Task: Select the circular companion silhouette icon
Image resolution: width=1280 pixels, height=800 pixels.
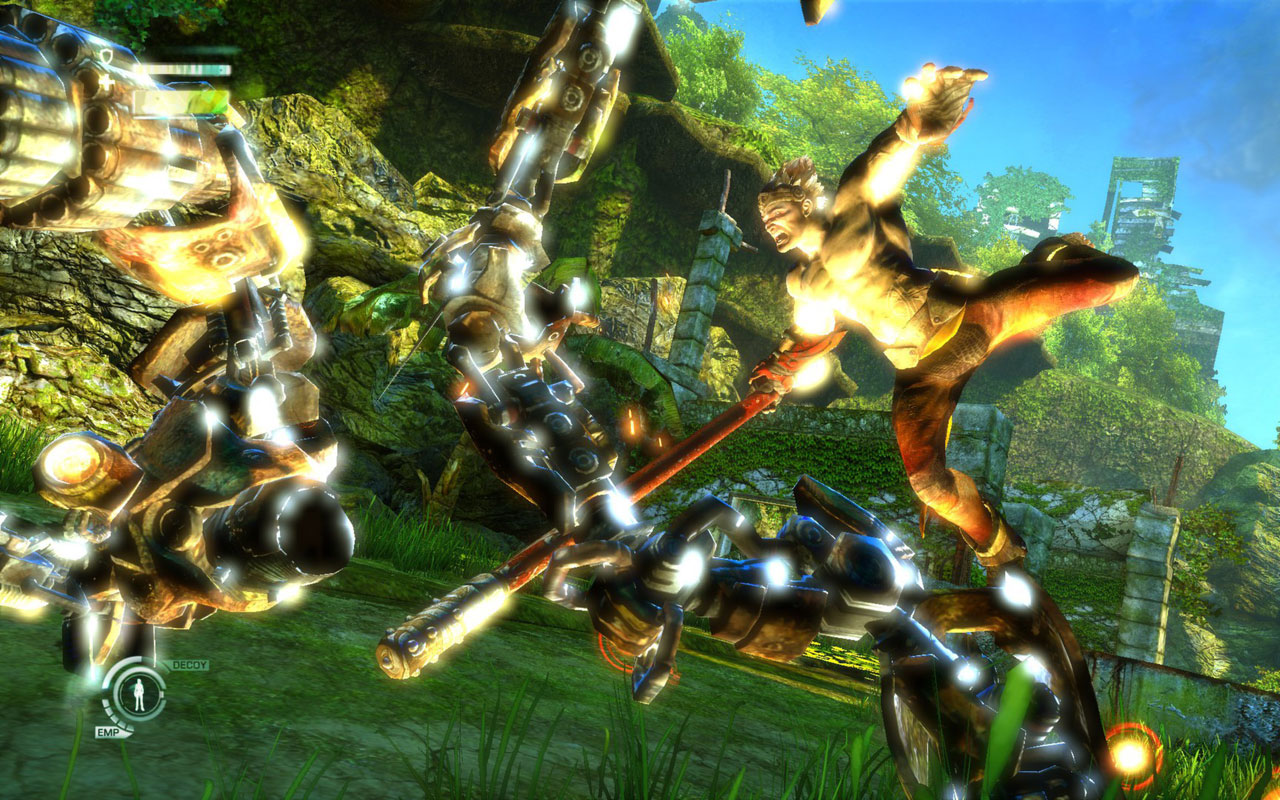Action: pyautogui.click(x=138, y=694)
